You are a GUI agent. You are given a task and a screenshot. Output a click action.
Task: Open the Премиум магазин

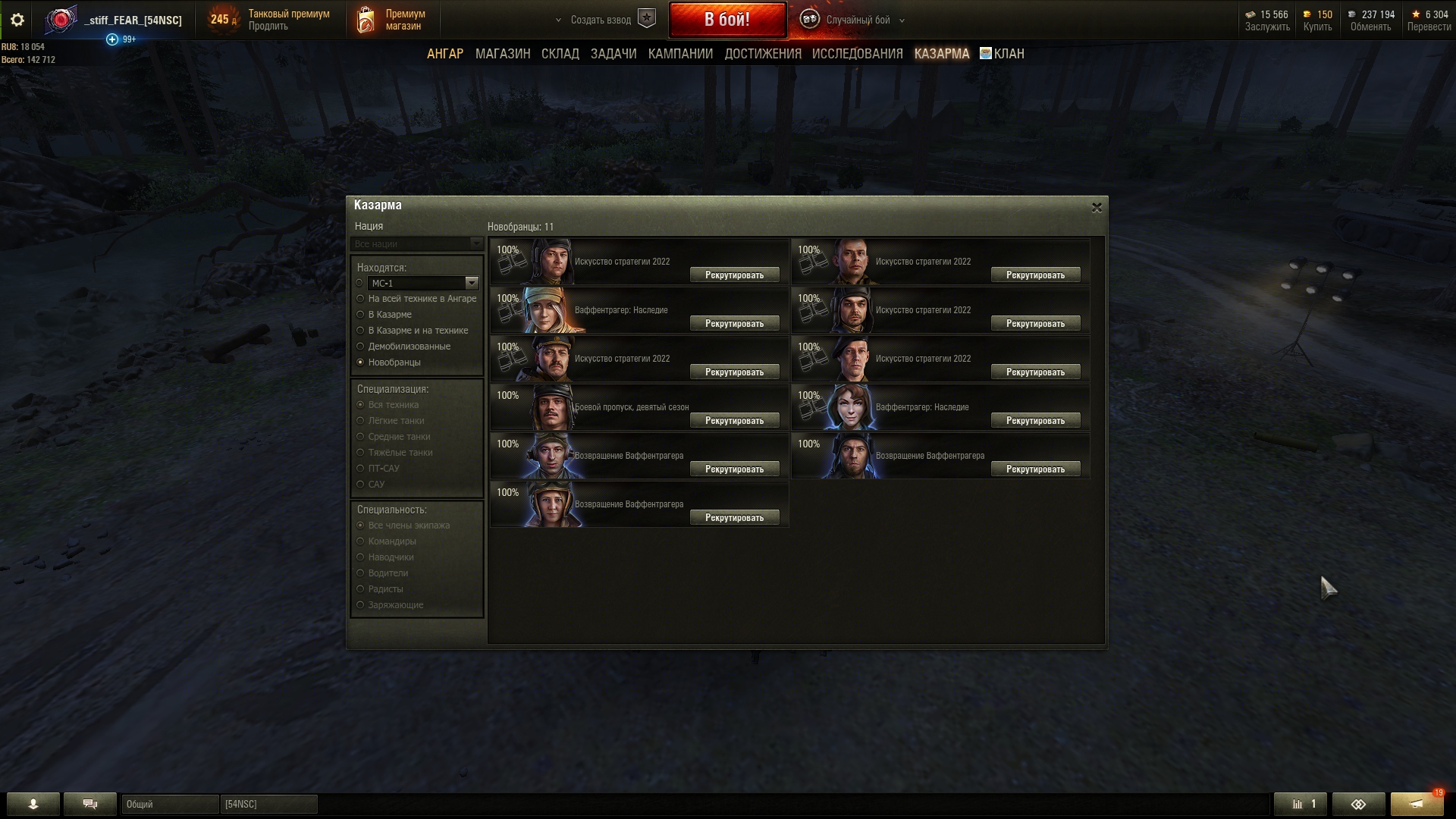click(403, 20)
